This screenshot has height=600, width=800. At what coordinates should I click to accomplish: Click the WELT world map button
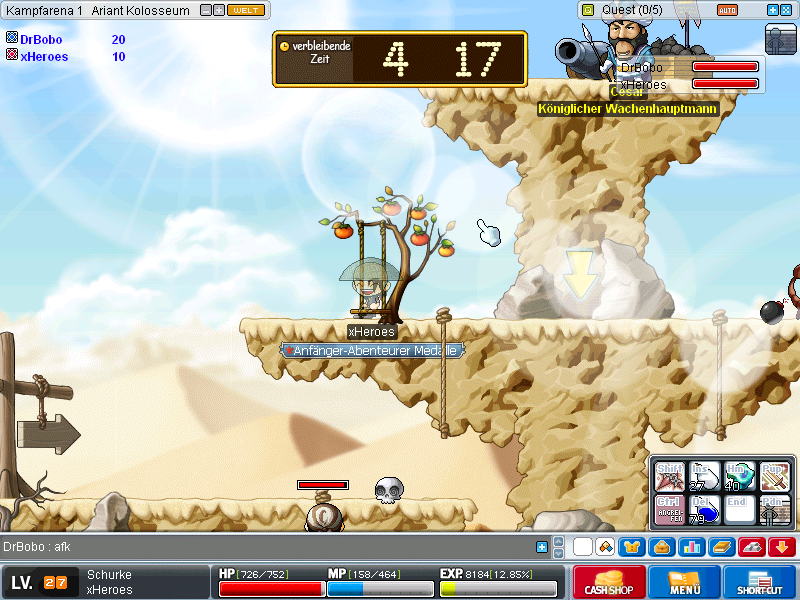[x=245, y=10]
